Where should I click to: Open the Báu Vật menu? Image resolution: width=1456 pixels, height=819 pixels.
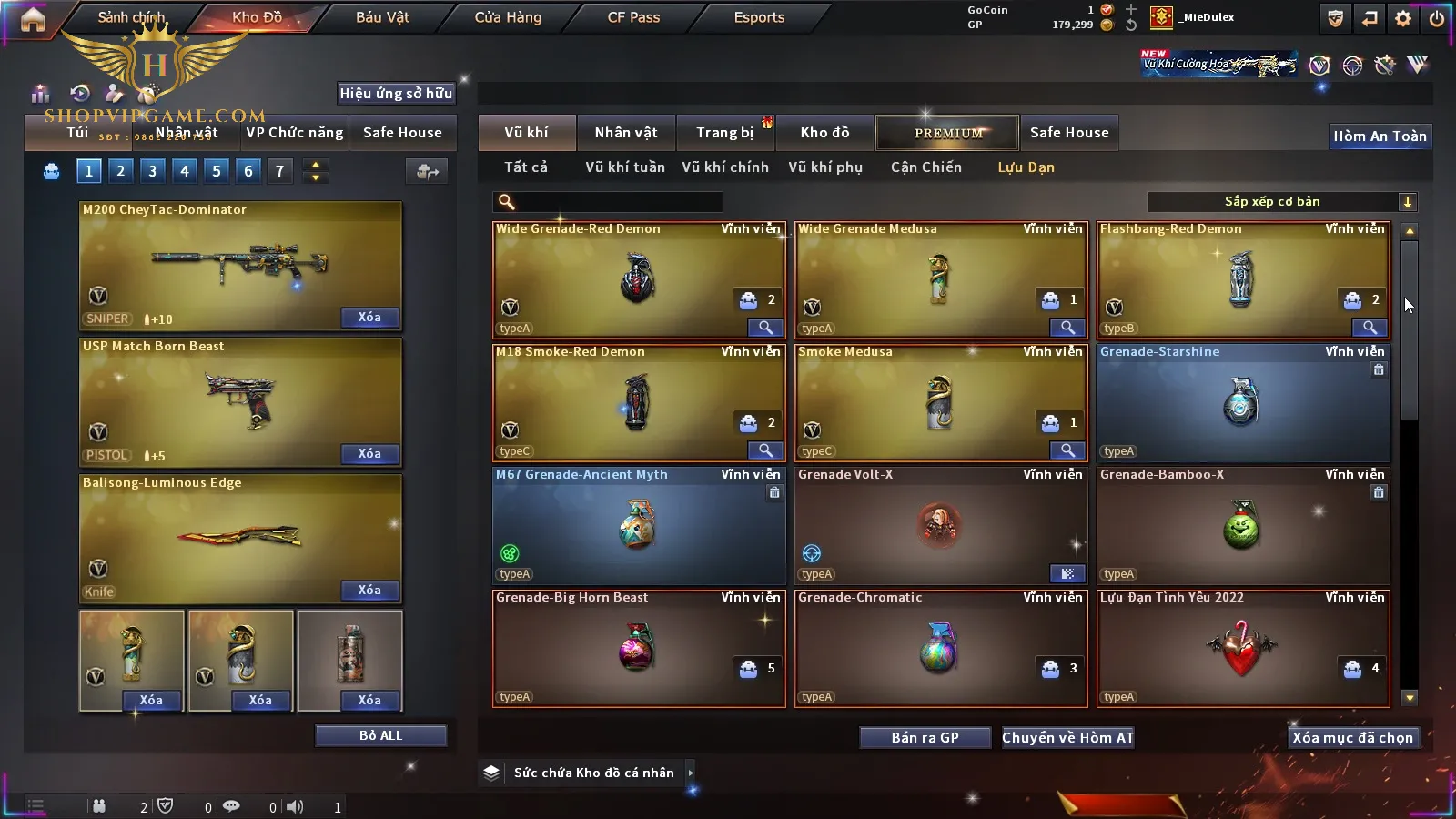(x=382, y=17)
